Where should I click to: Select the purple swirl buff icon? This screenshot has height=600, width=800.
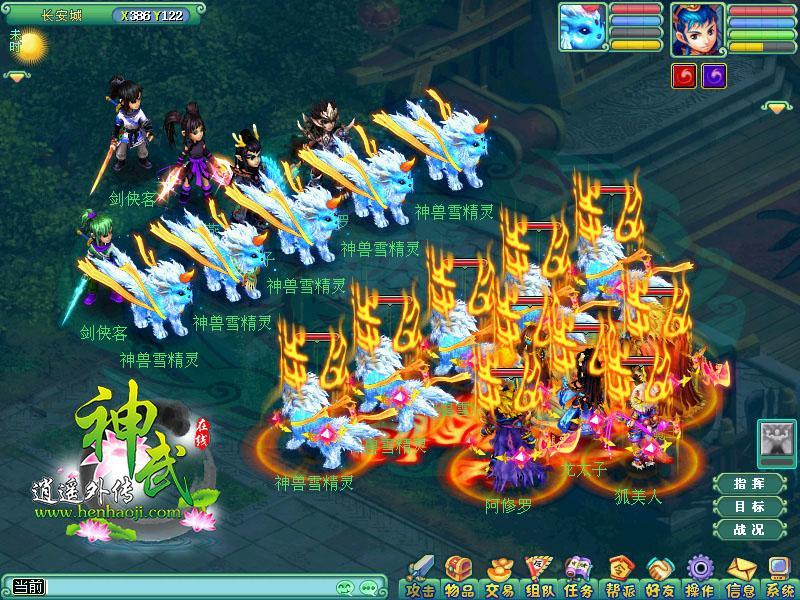point(713,76)
